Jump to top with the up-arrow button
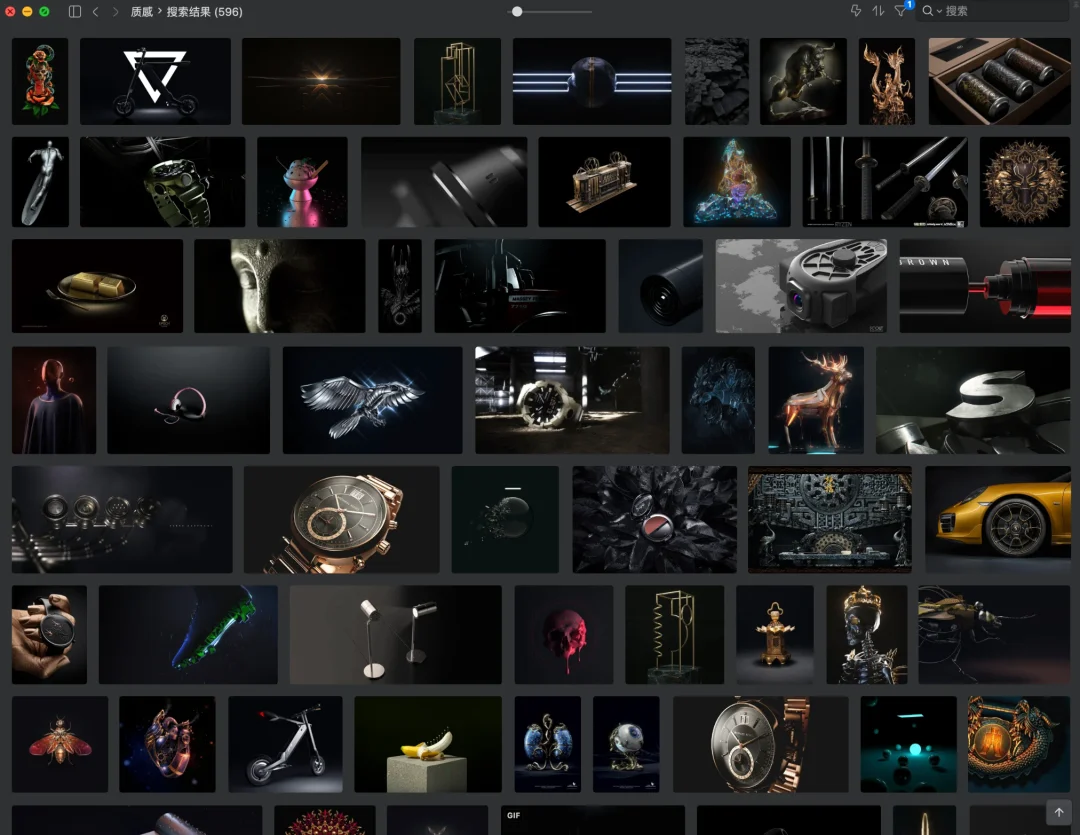The image size is (1080, 835). (1057, 812)
